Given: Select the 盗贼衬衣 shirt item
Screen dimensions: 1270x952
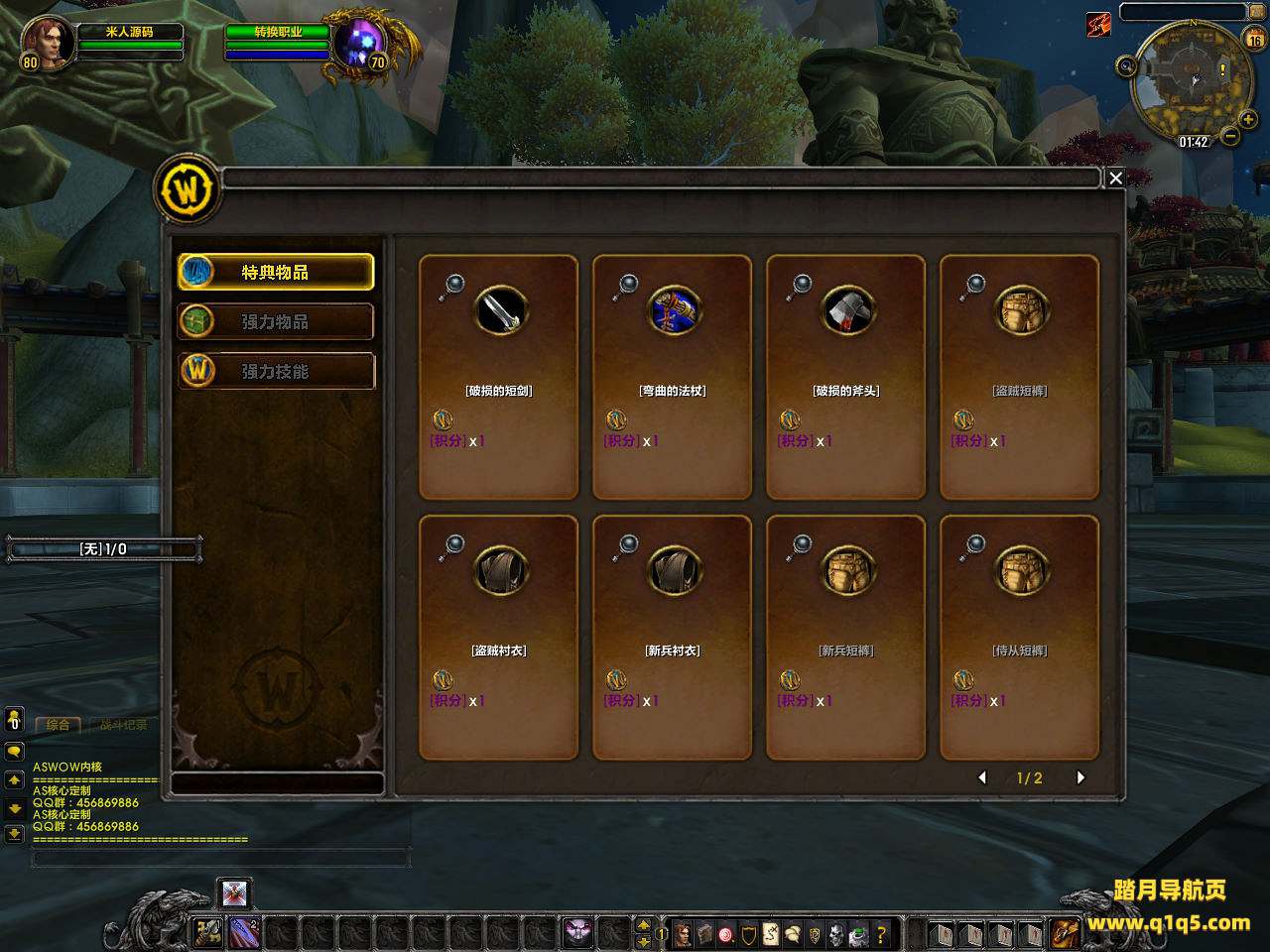Looking at the screenshot, I should pos(499,637).
